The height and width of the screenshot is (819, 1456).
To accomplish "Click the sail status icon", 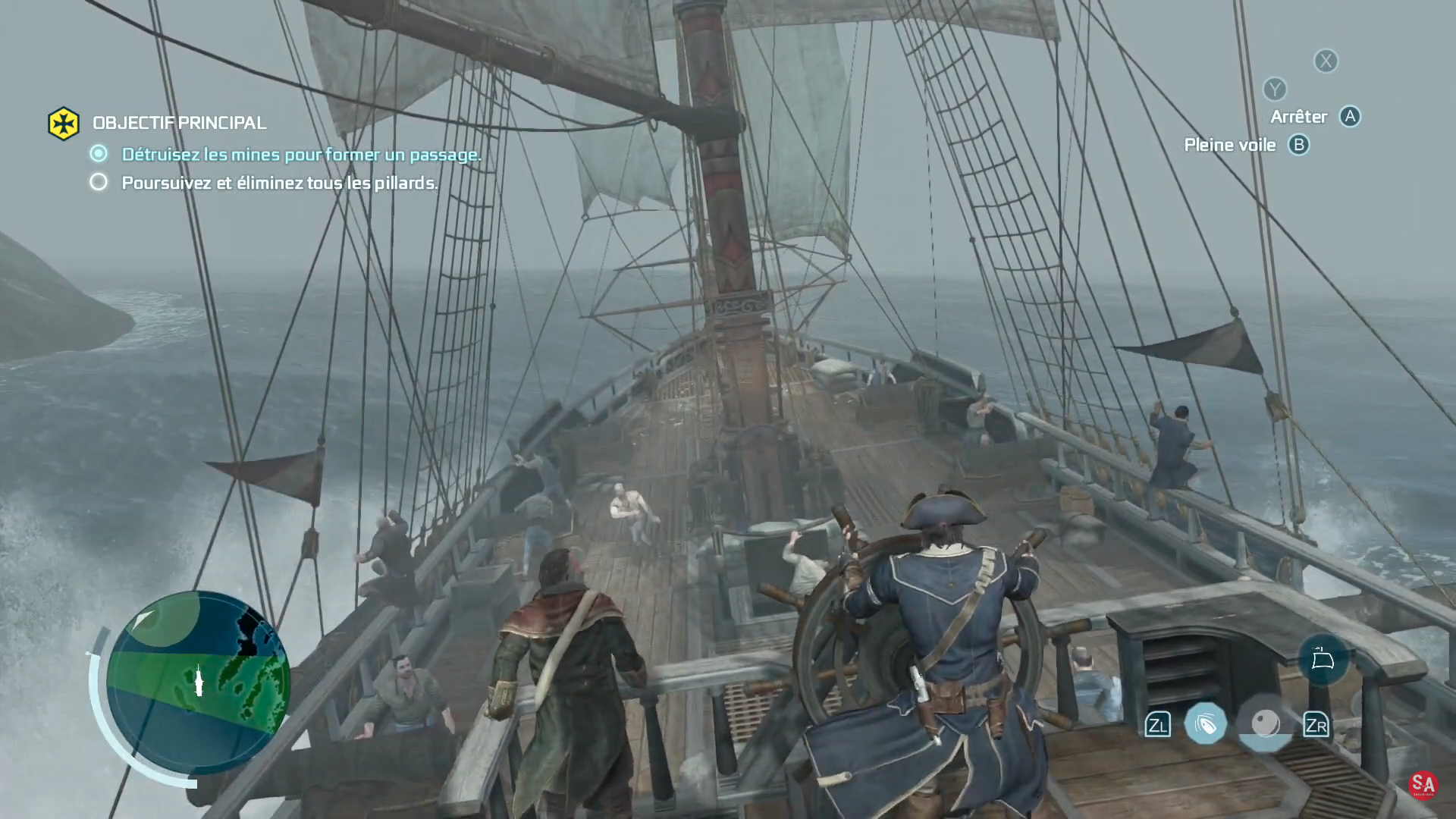I will click(1323, 659).
